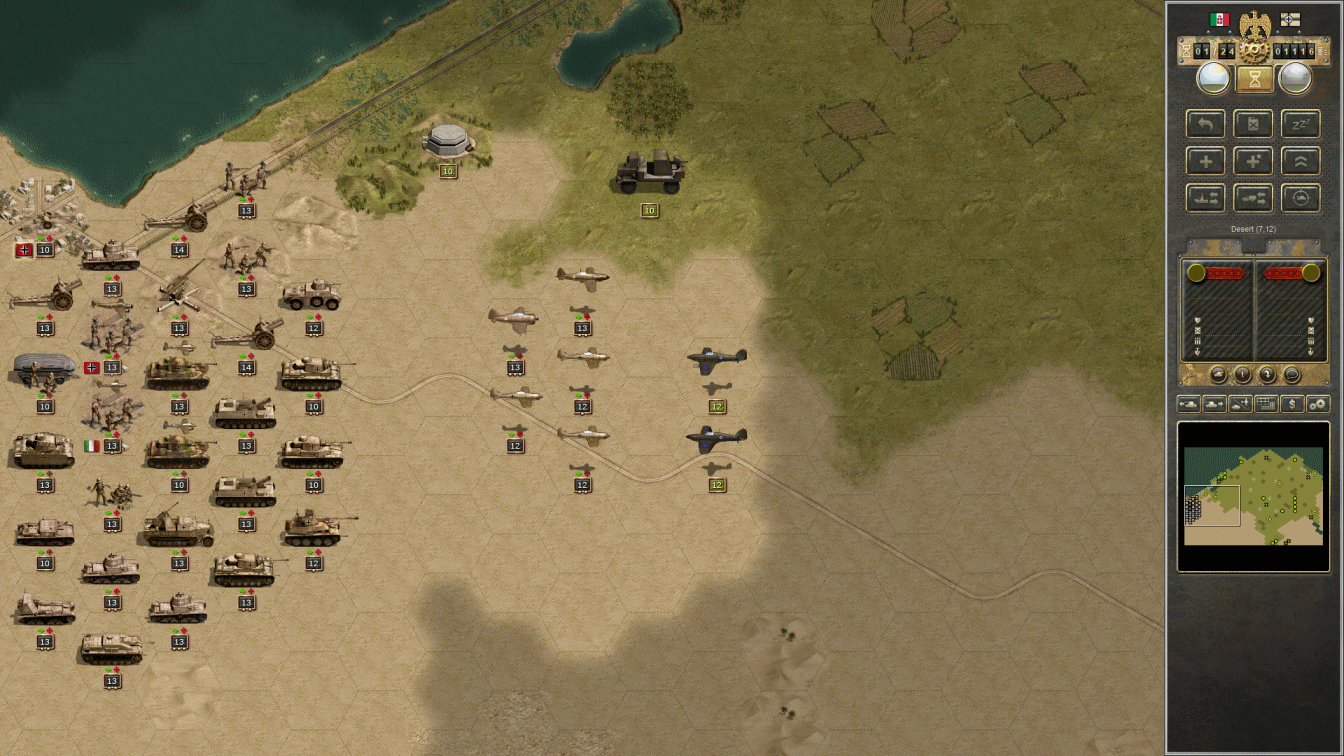Screen dimensions: 1344x756
Task: Click the next unit tank-arrow button
Action: [1214, 405]
